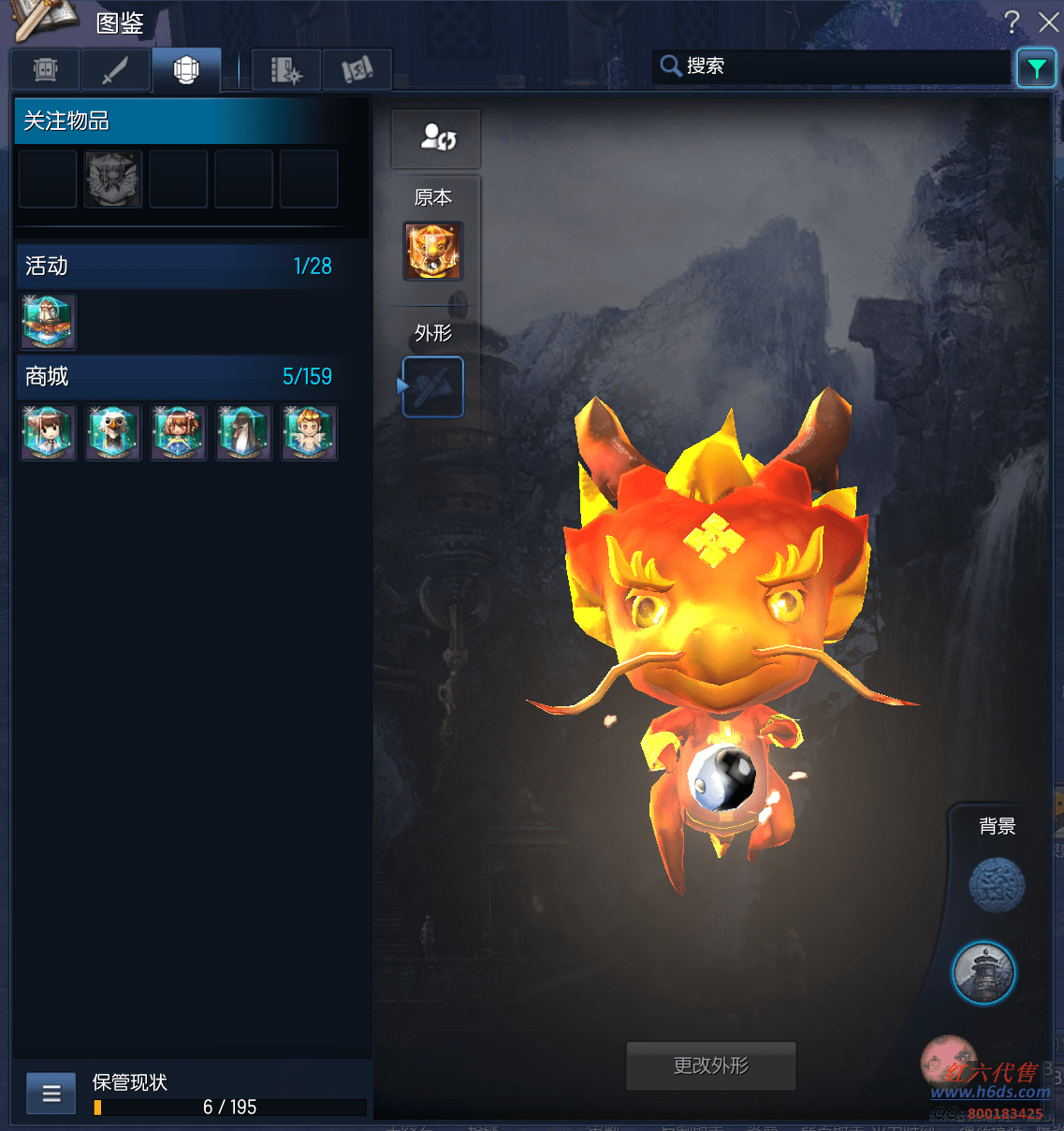Open the notebook with star tab
Image resolution: width=1064 pixels, height=1131 pixels.
(x=285, y=70)
